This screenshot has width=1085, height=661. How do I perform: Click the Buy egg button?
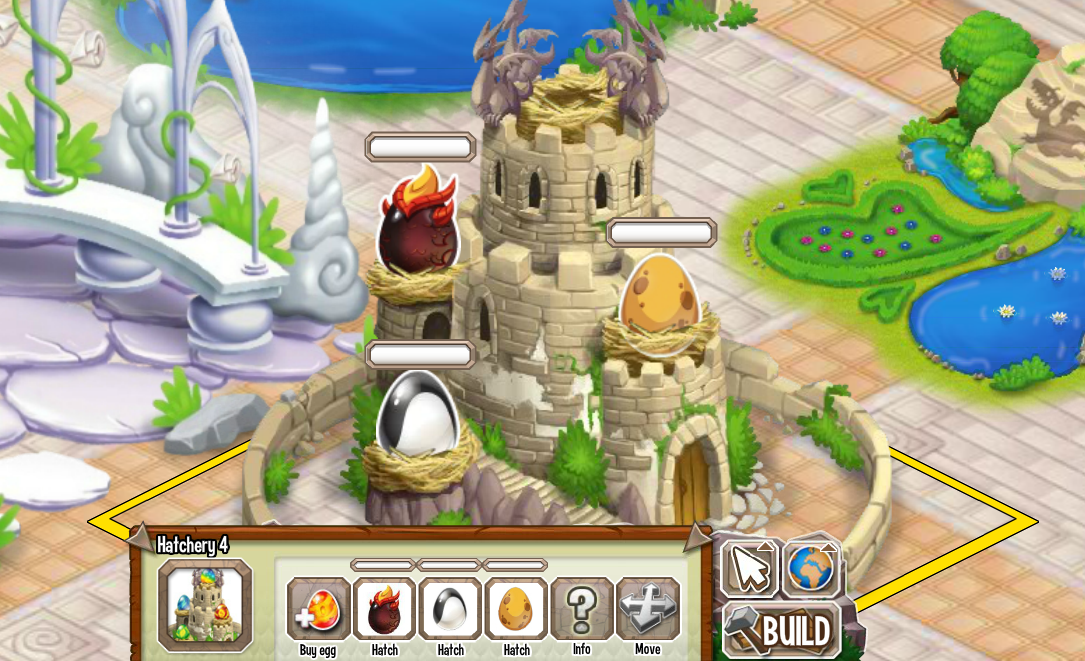(319, 610)
